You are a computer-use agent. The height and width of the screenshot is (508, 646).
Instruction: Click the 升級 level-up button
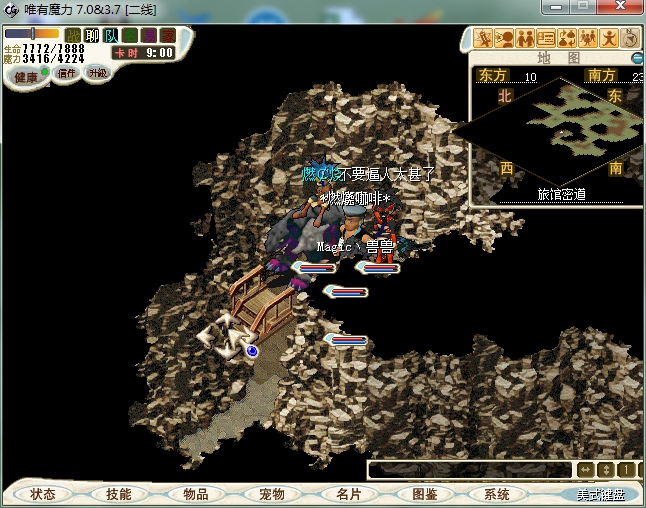[97, 73]
